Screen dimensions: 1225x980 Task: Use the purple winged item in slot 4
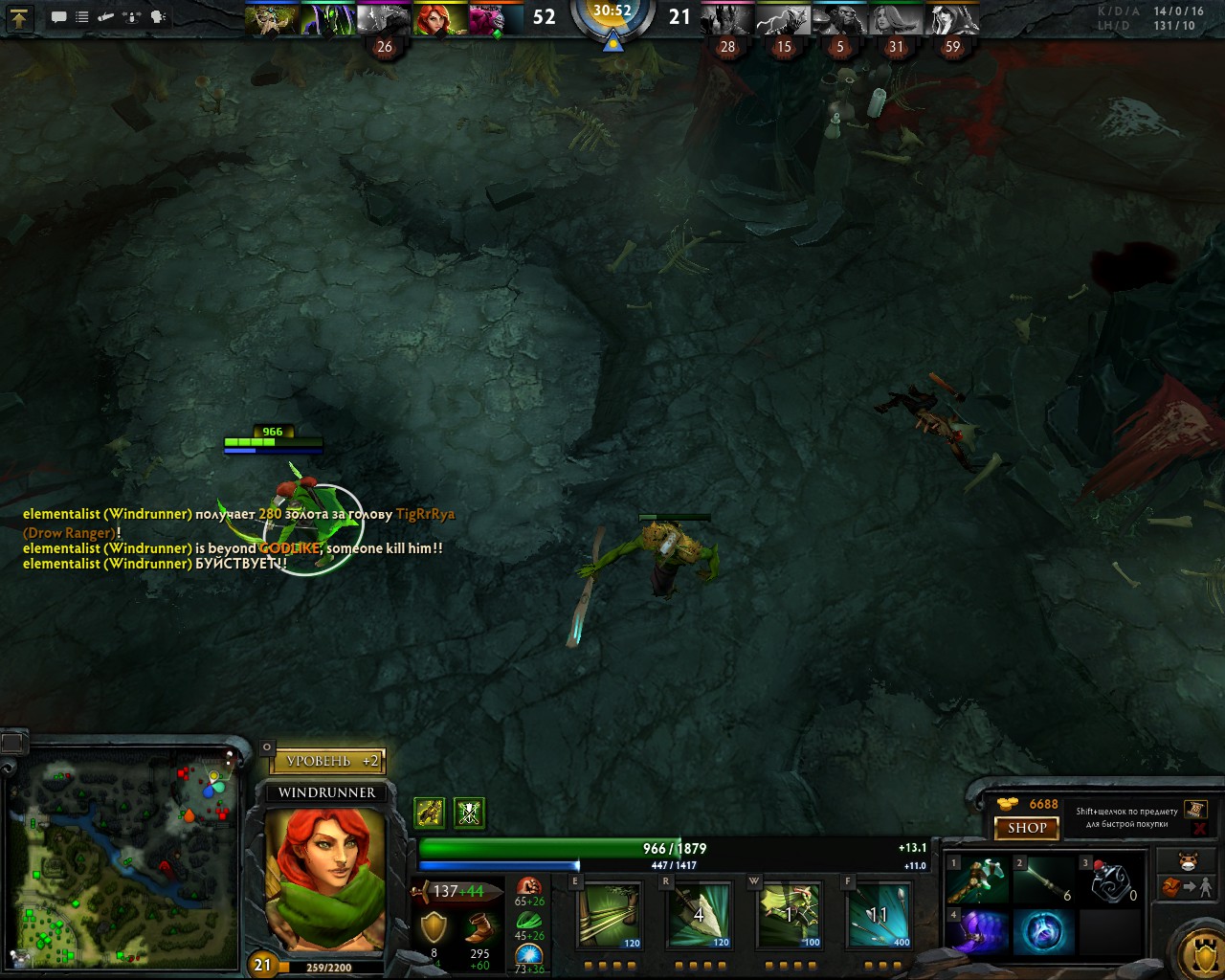[977, 932]
